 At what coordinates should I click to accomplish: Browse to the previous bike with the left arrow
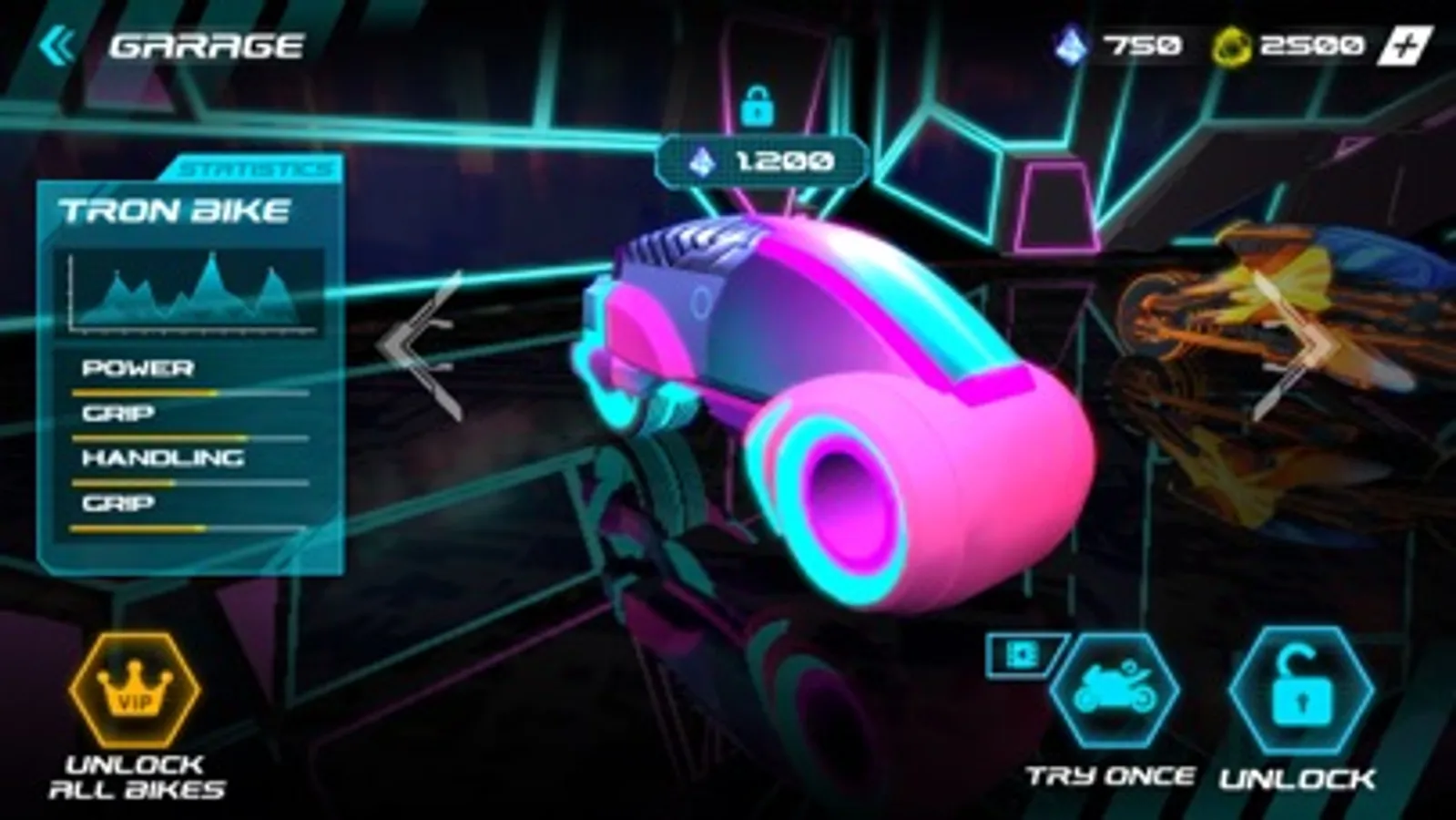pos(412,343)
